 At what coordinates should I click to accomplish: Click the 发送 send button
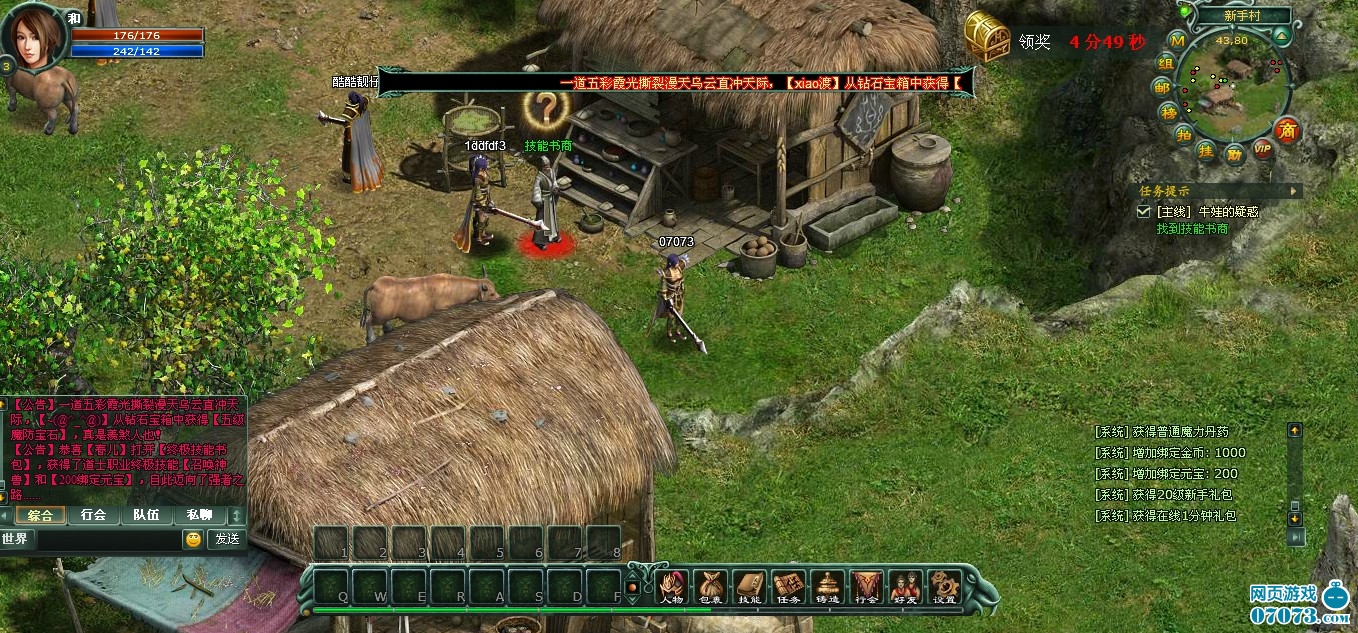226,539
